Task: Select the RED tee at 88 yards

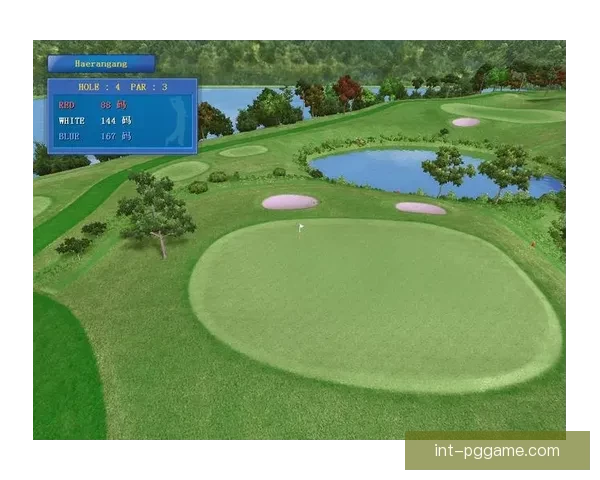Action: pos(93,104)
